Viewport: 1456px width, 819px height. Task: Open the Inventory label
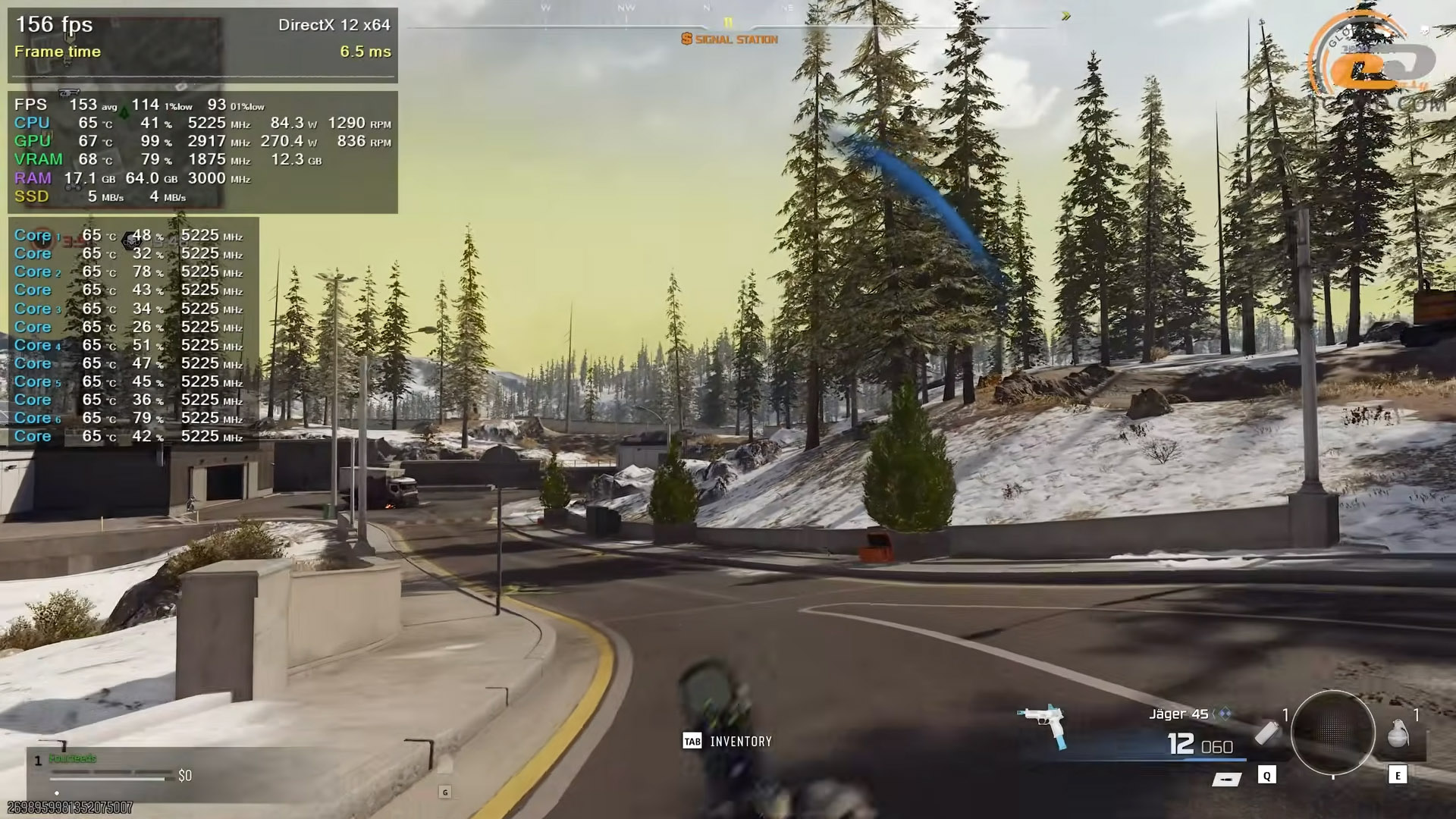(740, 742)
